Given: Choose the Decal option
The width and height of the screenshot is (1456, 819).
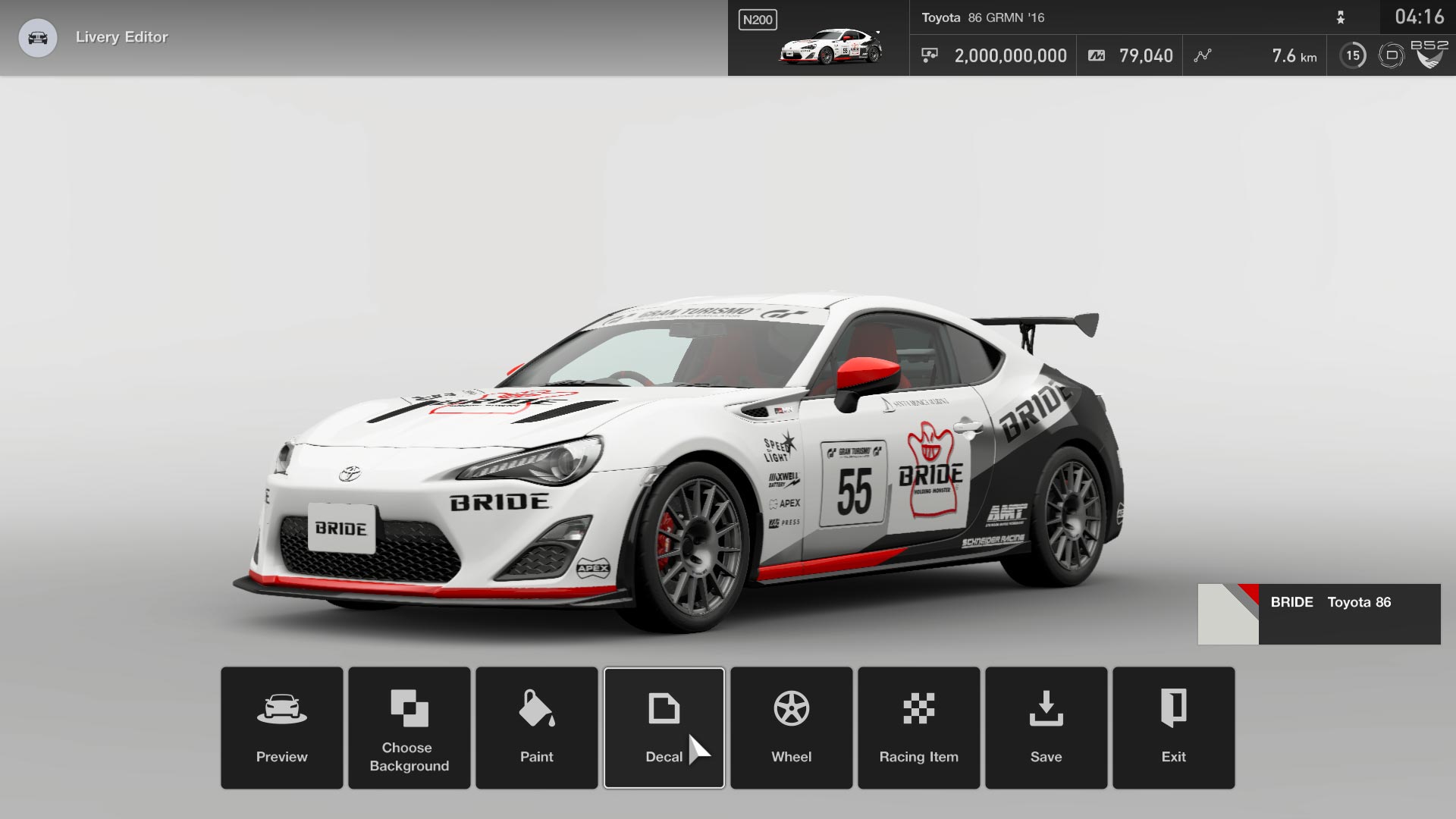Looking at the screenshot, I should click(x=664, y=728).
